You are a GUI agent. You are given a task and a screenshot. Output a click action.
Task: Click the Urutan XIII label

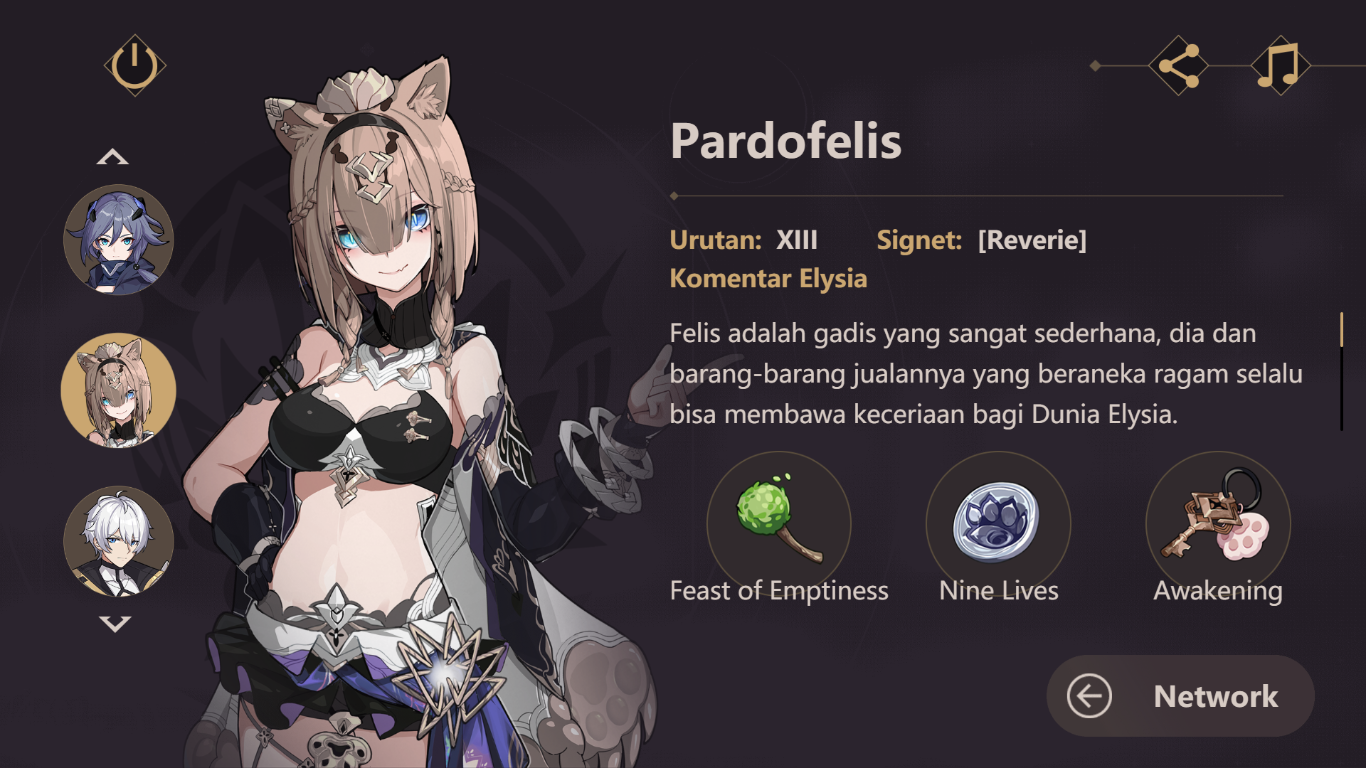744,240
